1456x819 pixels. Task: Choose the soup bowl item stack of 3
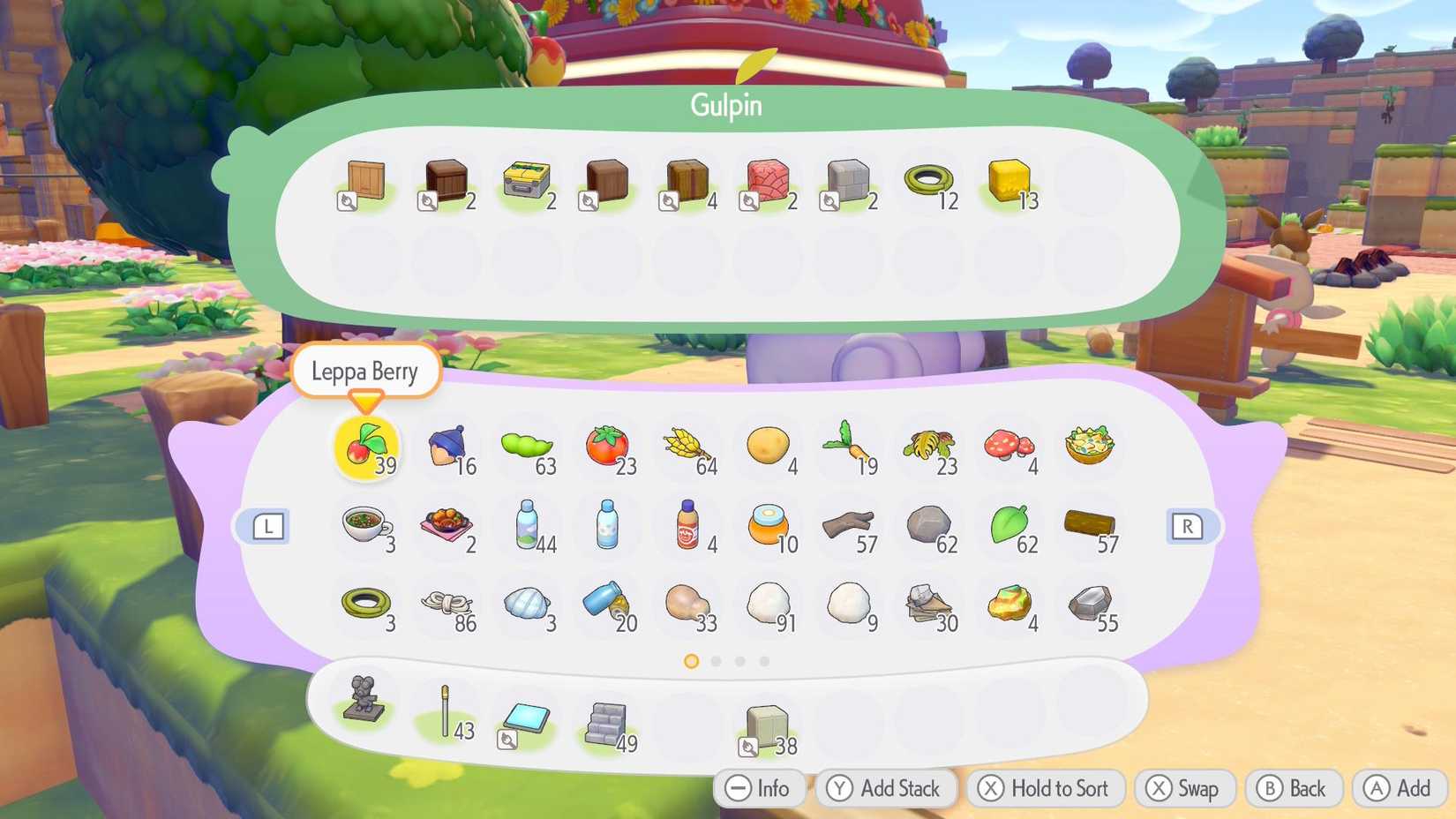[365, 525]
